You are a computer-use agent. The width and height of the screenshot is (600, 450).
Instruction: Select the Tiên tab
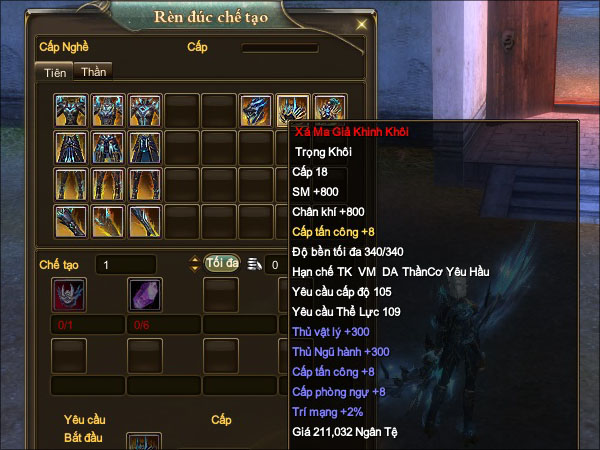[53, 72]
